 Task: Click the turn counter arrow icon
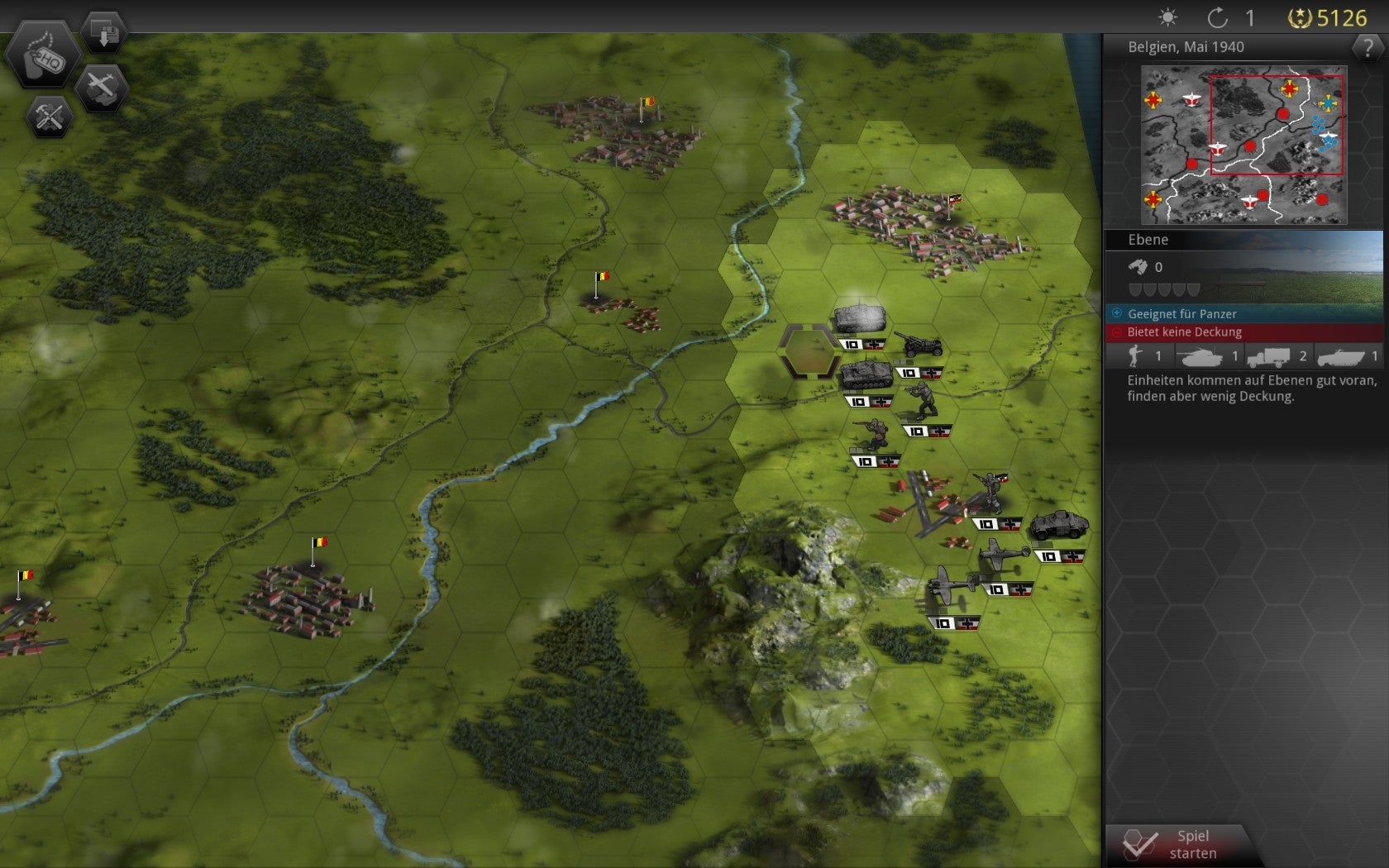tap(1217, 17)
